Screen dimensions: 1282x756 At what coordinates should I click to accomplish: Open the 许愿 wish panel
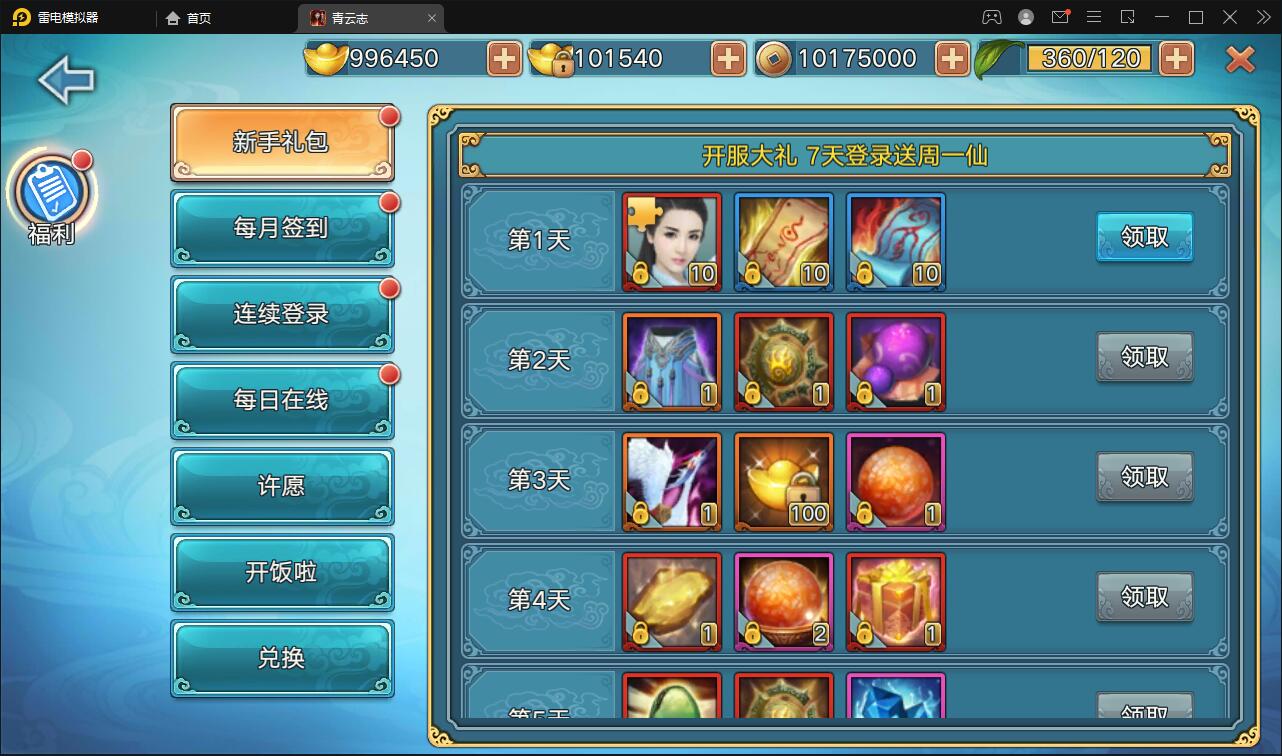pyautogui.click(x=282, y=486)
